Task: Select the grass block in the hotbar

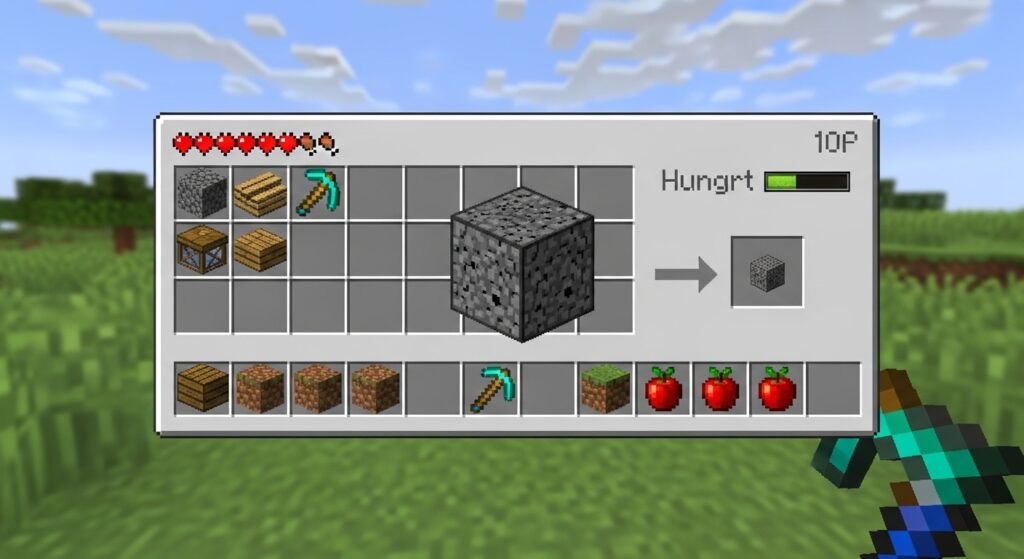Action: click(606, 389)
